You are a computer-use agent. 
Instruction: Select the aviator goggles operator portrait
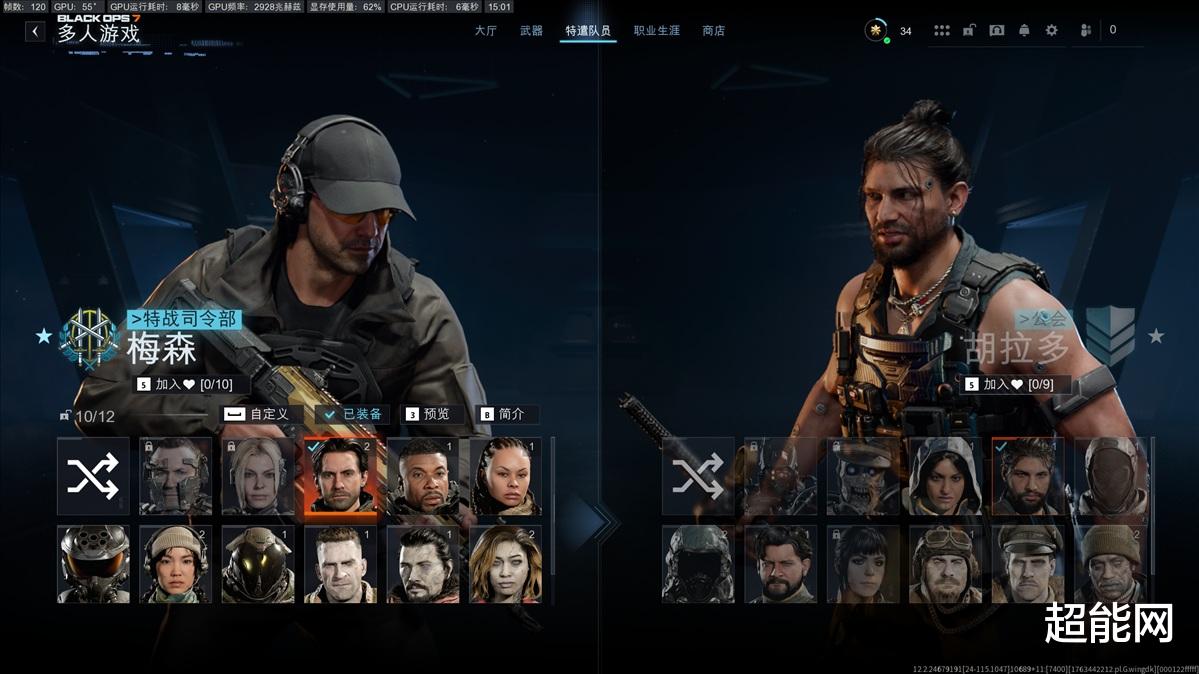pos(945,565)
